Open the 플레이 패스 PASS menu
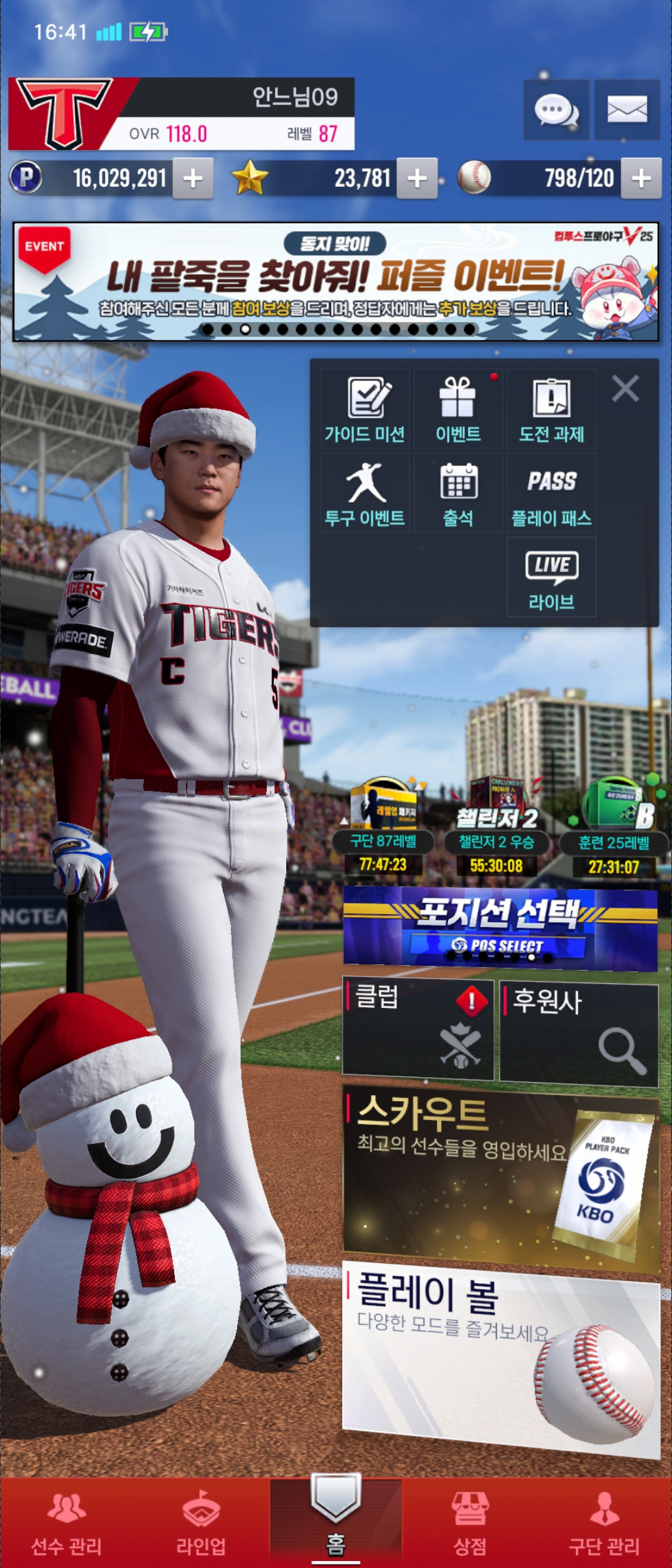The height and width of the screenshot is (1568, 672). click(x=551, y=493)
